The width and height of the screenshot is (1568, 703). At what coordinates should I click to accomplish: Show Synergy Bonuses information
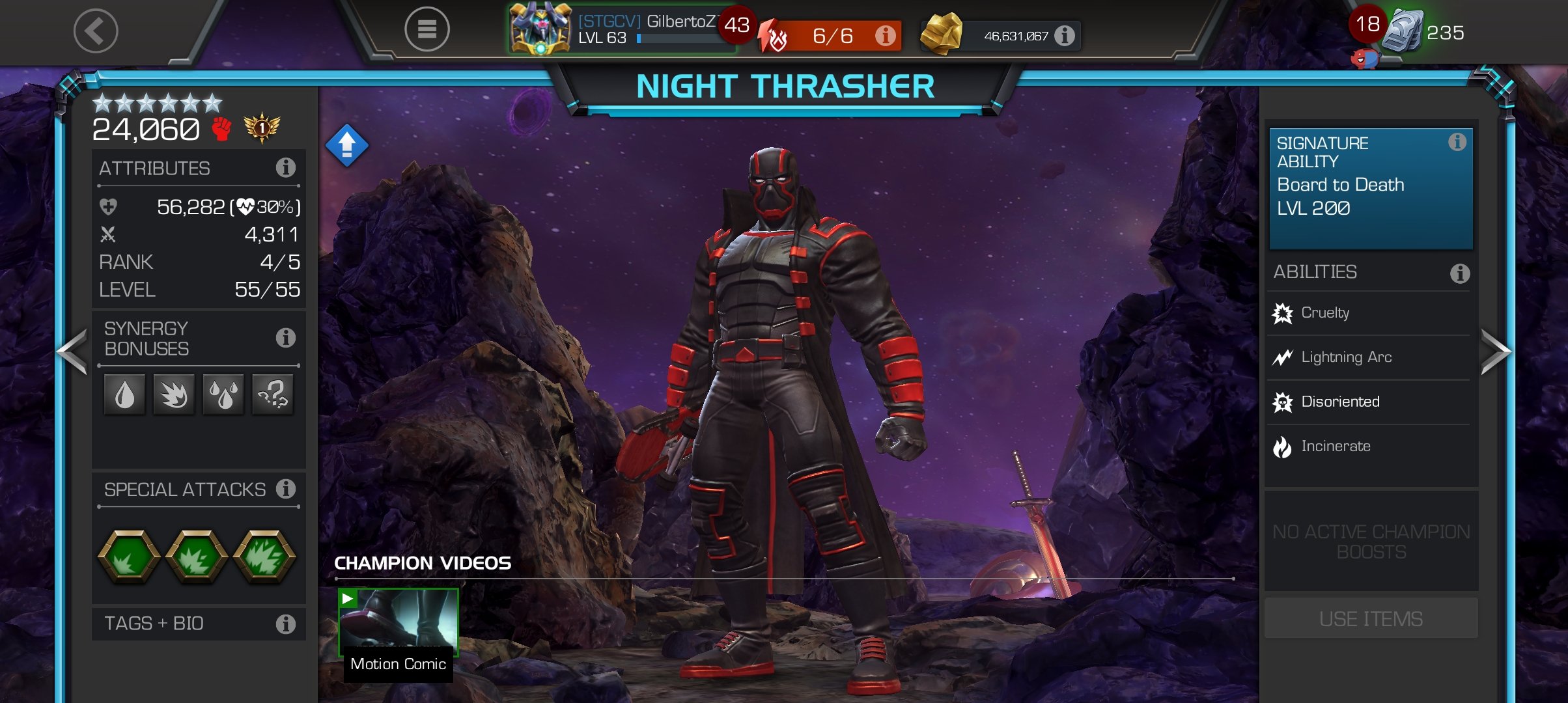(x=285, y=338)
